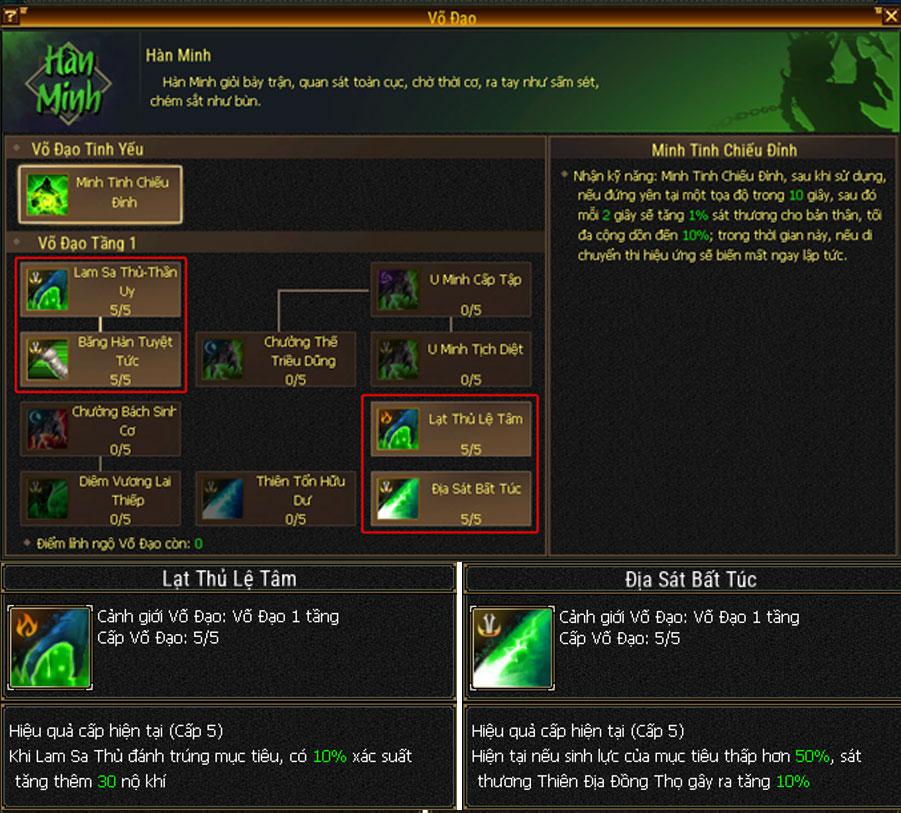The image size is (901, 813).
Task: Select the Minh Tinh Chiếu Đỉnh skill
Action: tap(101, 194)
